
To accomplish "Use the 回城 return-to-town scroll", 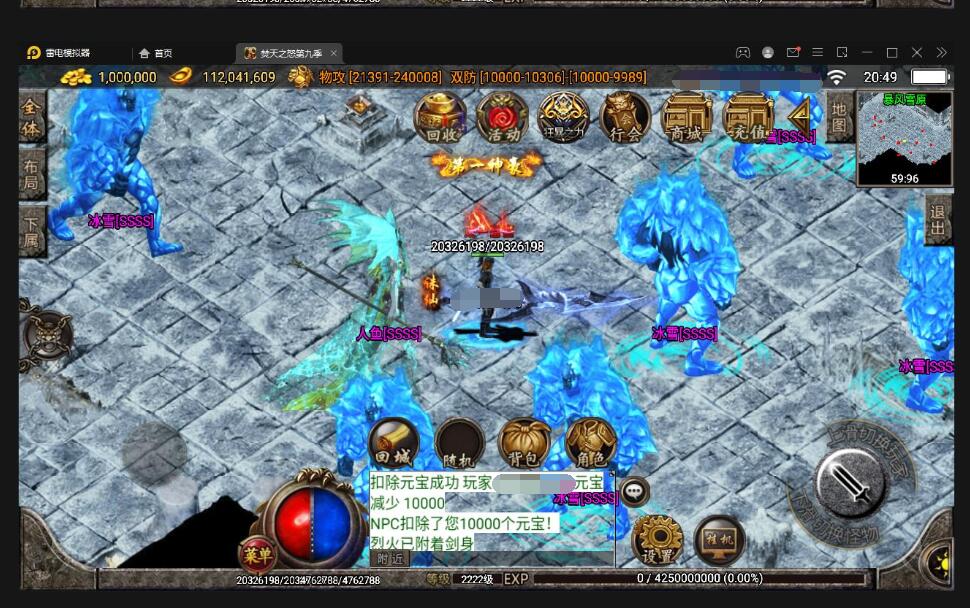I will coord(394,444).
